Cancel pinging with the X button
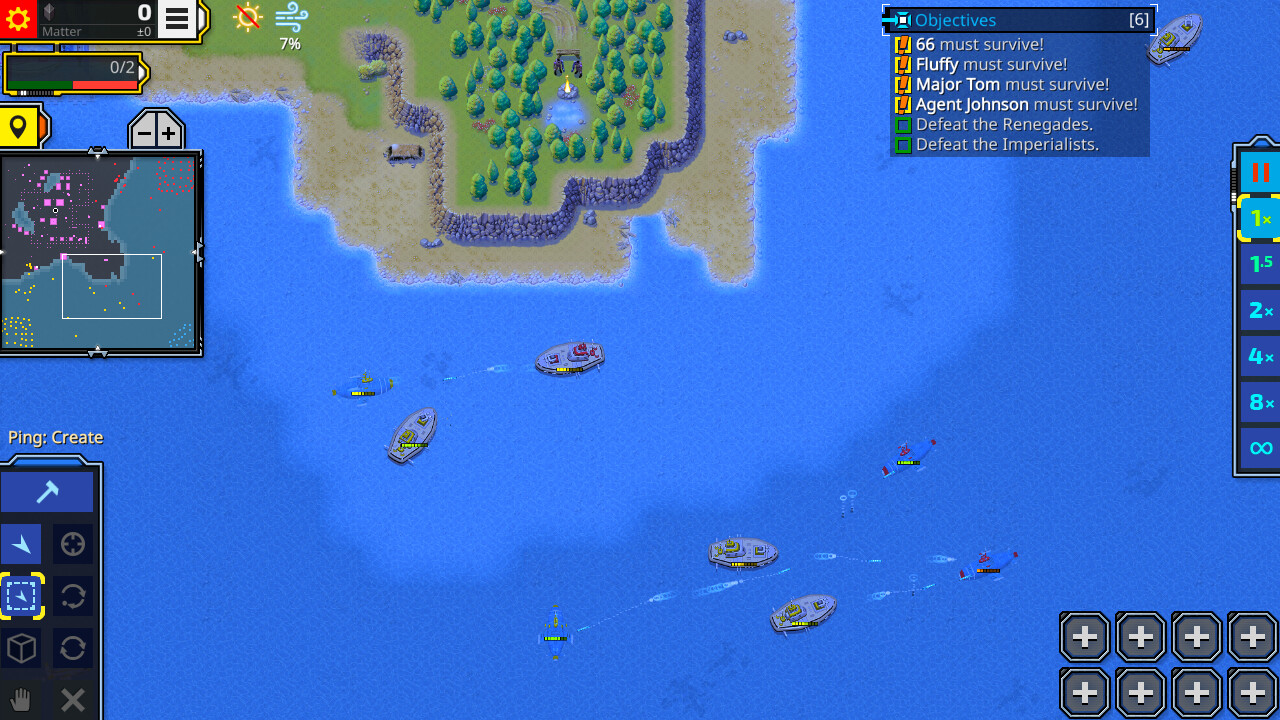The width and height of the screenshot is (1280, 720). (72, 698)
